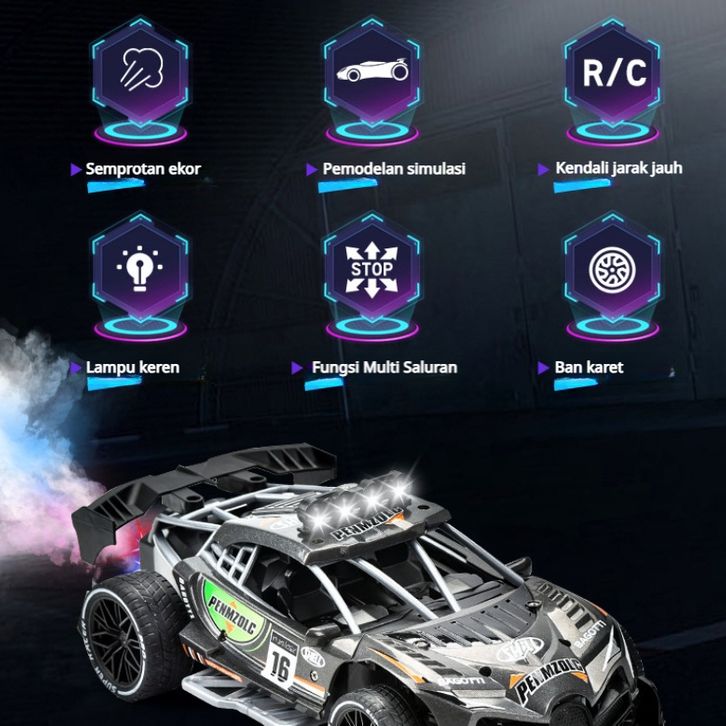Click the Semprotan ekor smoke icon
This screenshot has height=726, width=726.
[x=140, y=72]
